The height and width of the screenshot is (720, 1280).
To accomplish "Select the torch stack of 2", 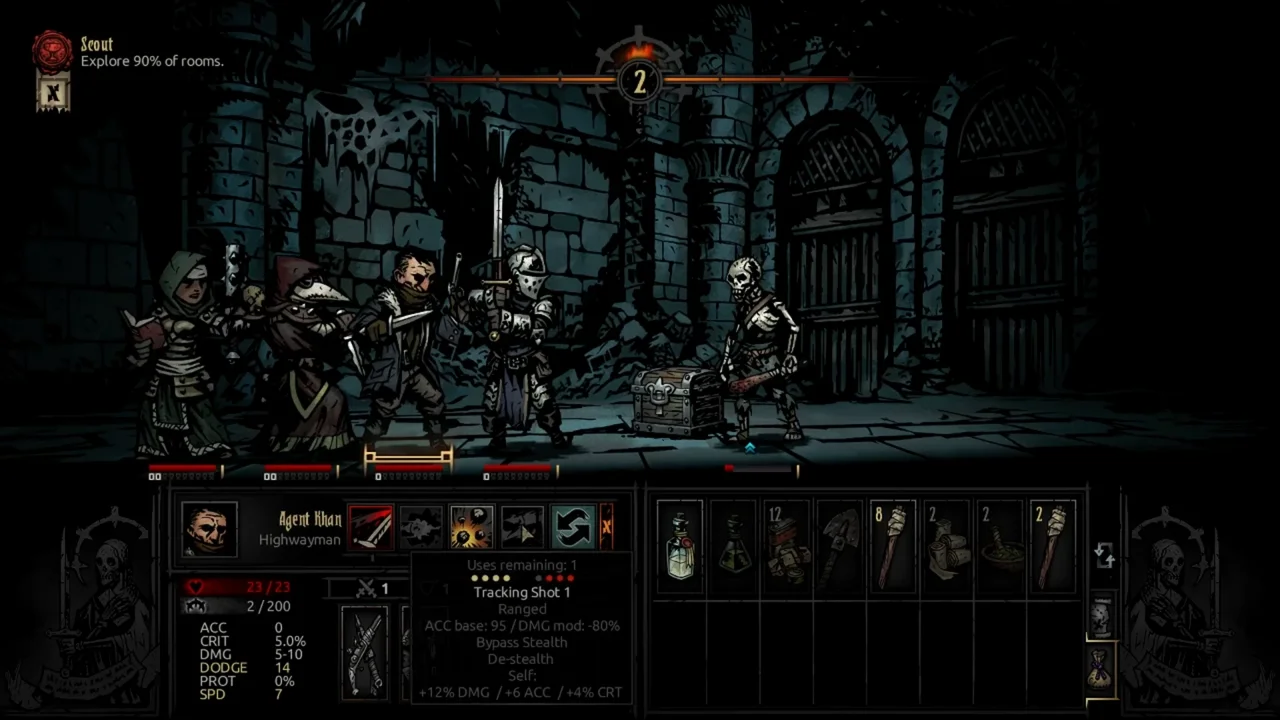I will 1052,547.
